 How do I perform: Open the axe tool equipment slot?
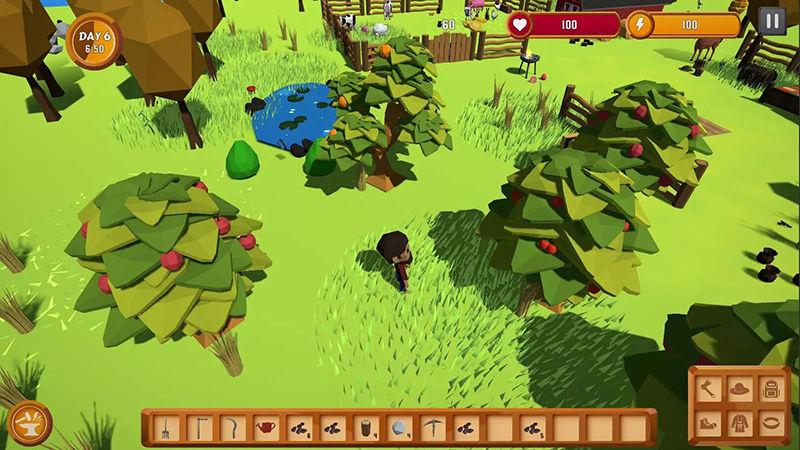coord(710,389)
